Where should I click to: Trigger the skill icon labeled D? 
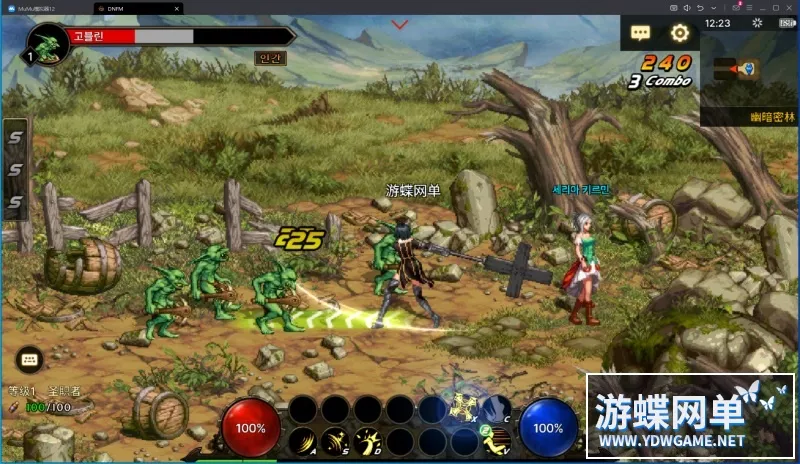(x=368, y=440)
